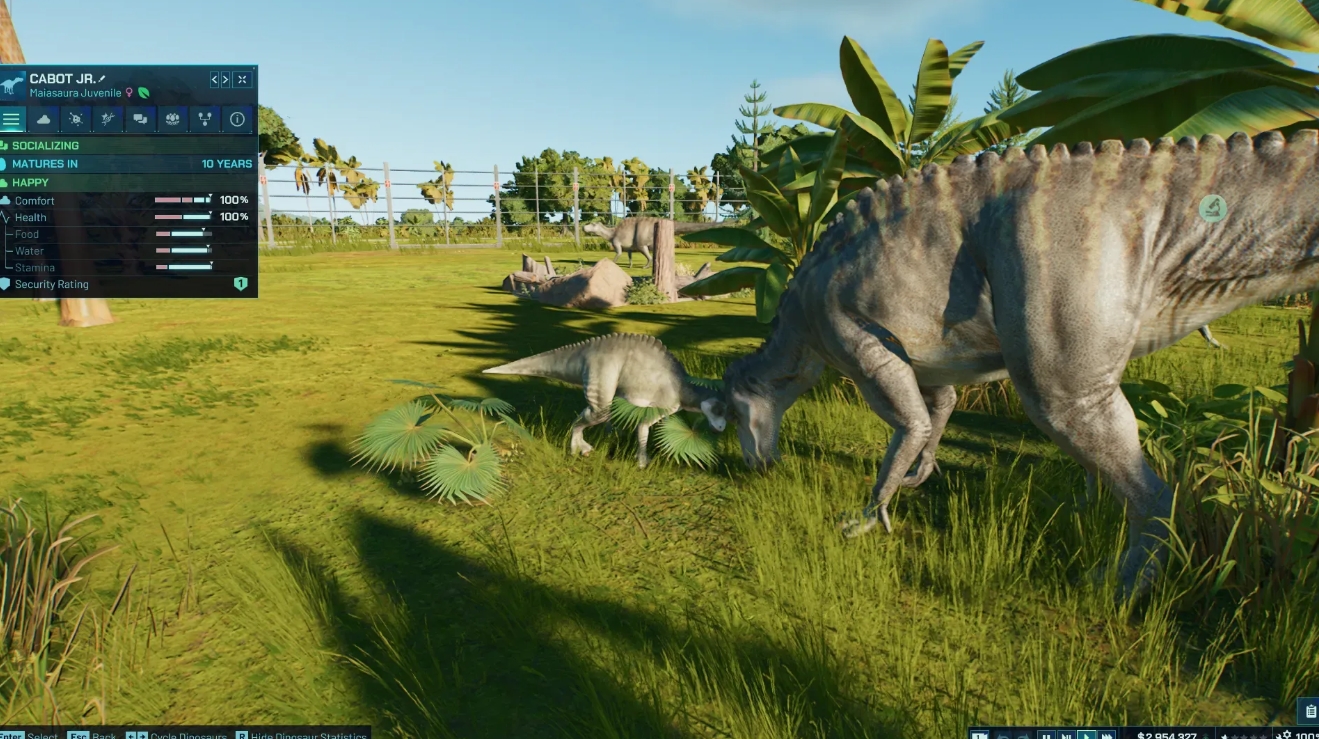Enable fast-forward speed

(x=1106, y=733)
